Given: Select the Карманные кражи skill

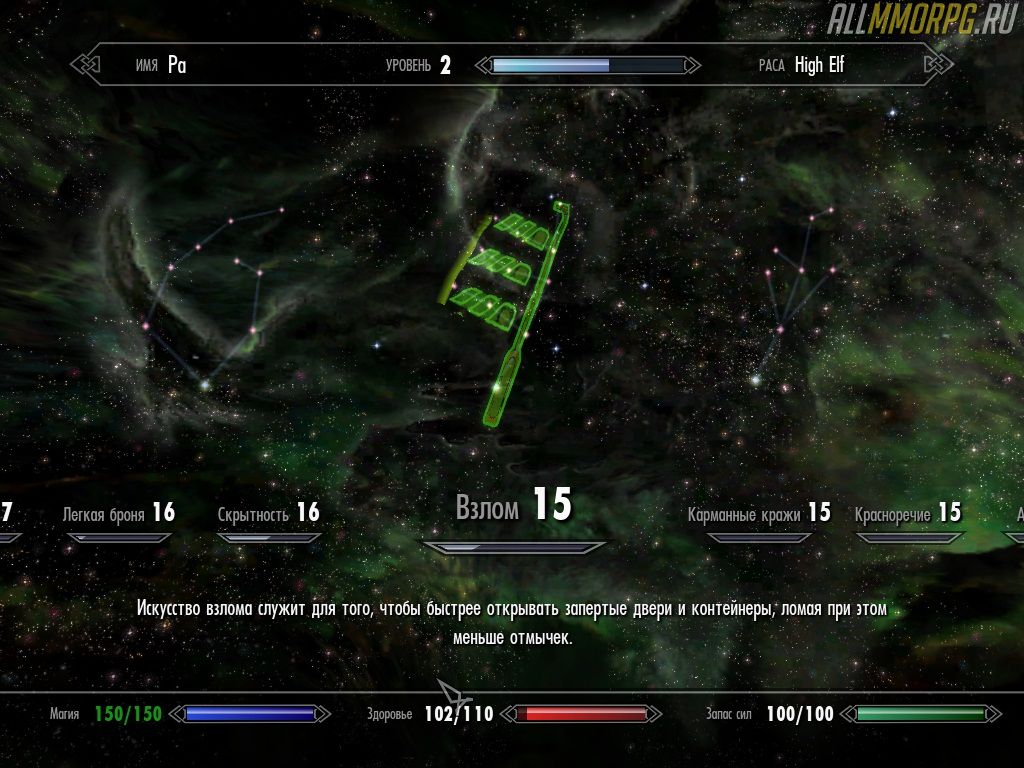Looking at the screenshot, I should pyautogui.click(x=758, y=514).
